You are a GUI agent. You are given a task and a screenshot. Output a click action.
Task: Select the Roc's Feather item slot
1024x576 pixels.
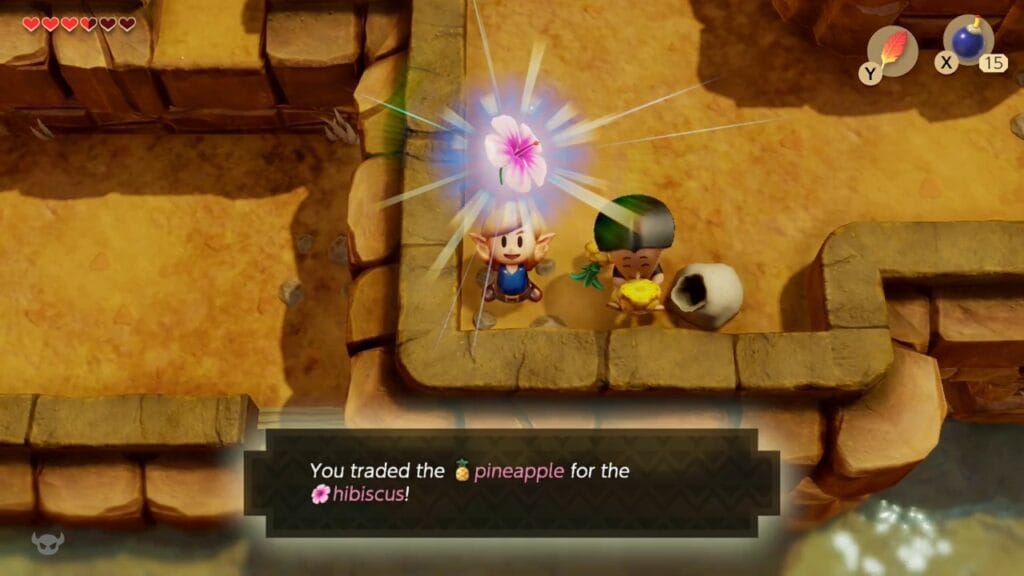click(x=892, y=49)
